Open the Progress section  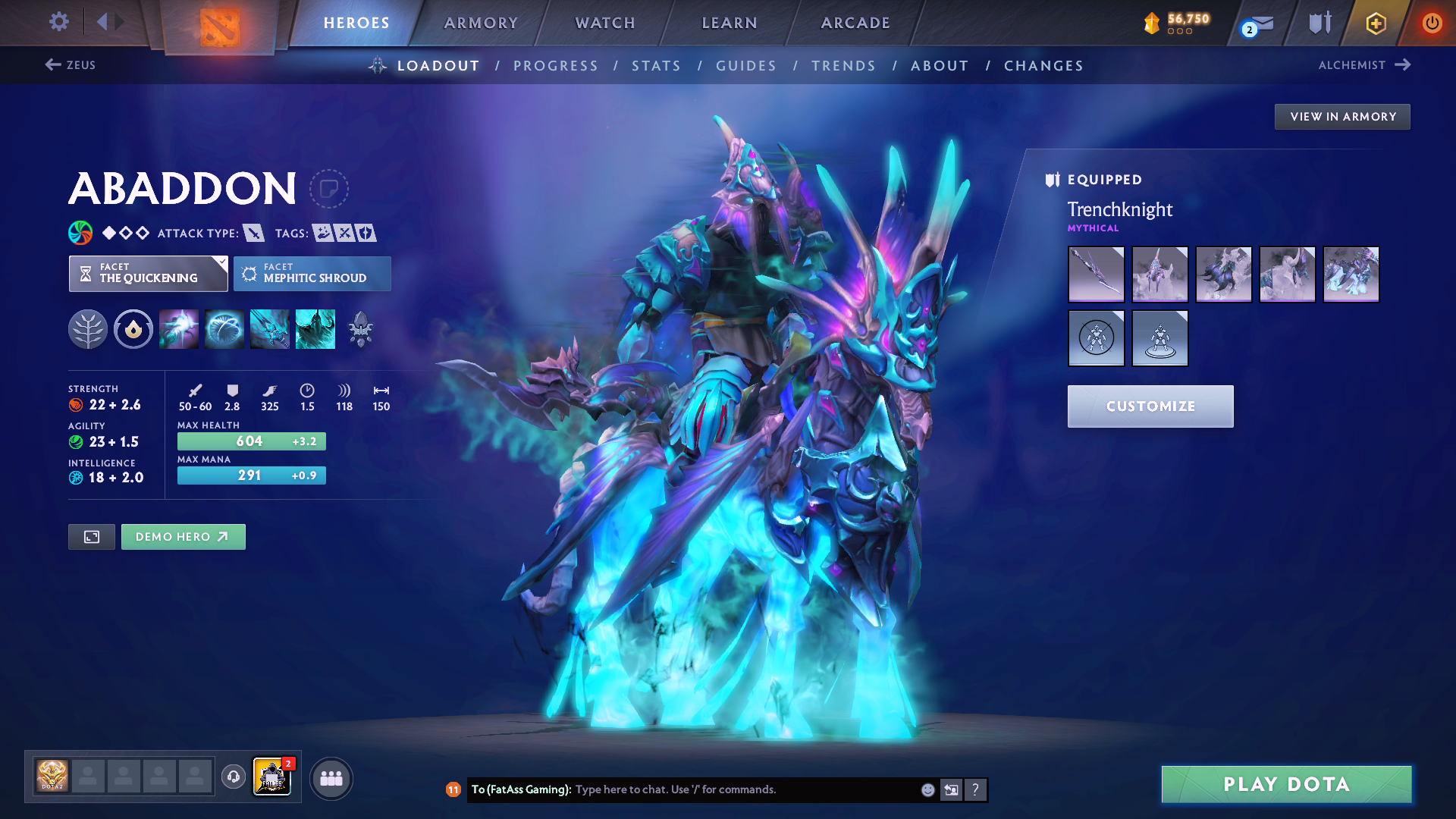coord(556,66)
